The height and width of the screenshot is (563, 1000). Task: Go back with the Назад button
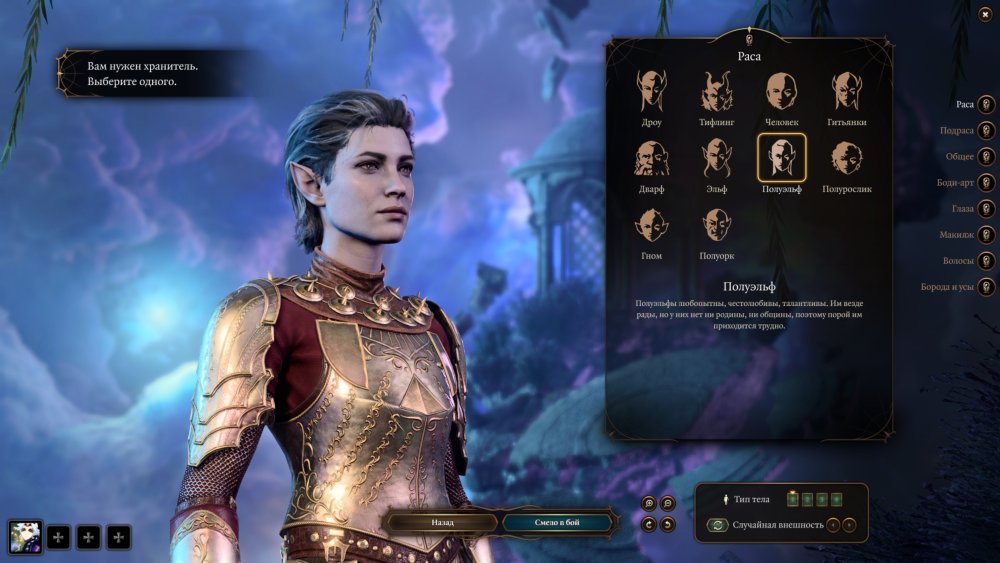tap(443, 522)
